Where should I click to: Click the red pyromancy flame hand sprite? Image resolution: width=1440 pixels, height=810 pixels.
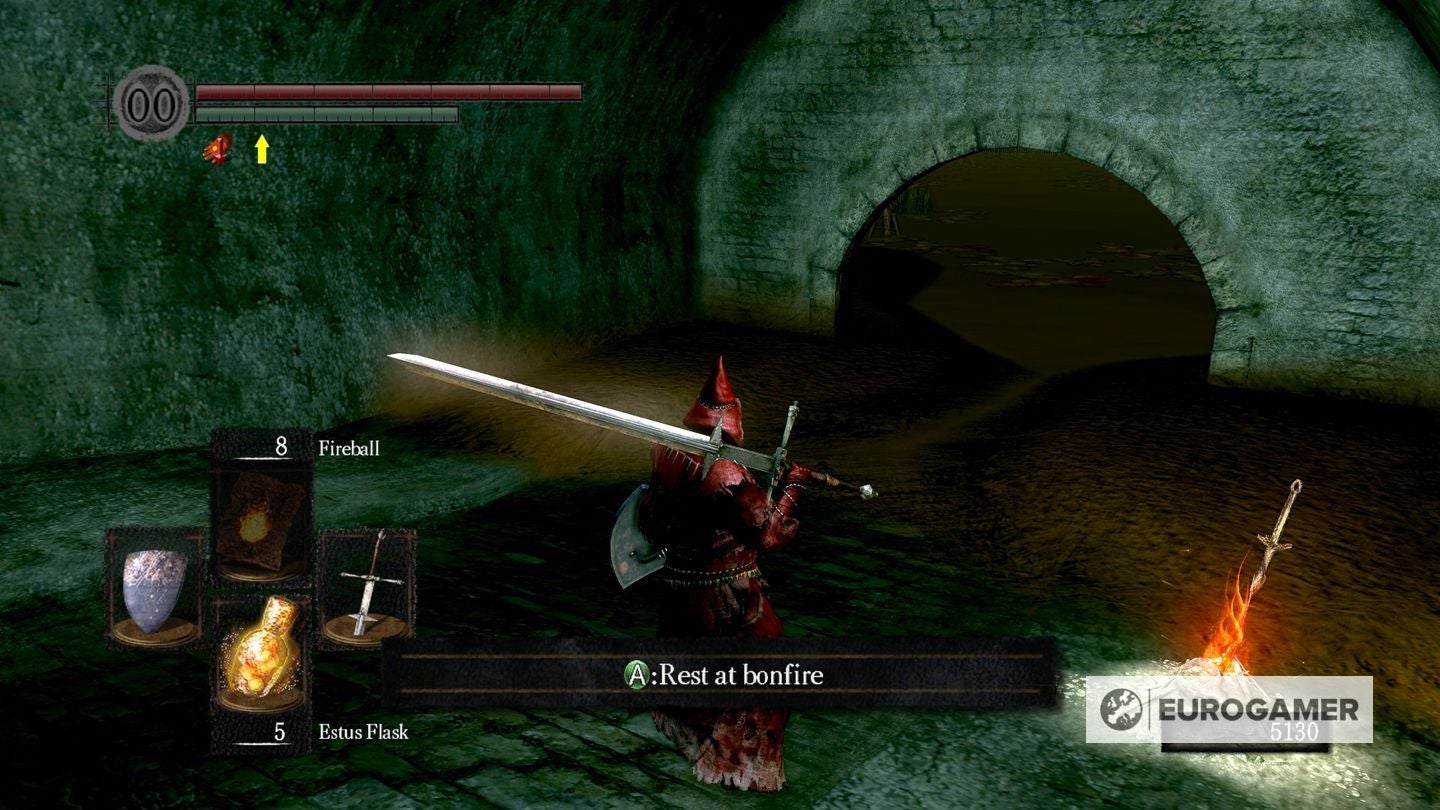tap(217, 148)
